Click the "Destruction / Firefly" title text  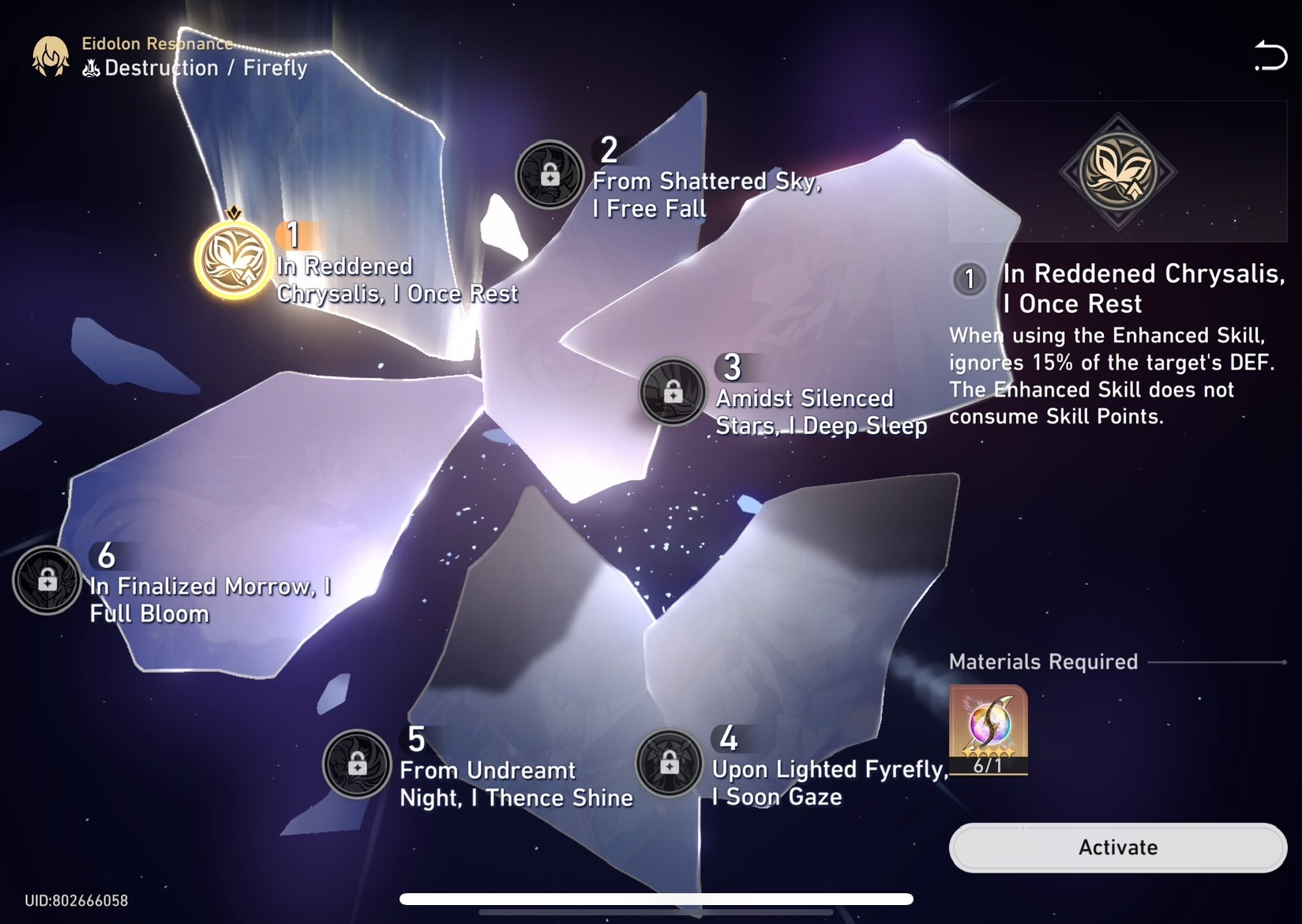tap(204, 68)
